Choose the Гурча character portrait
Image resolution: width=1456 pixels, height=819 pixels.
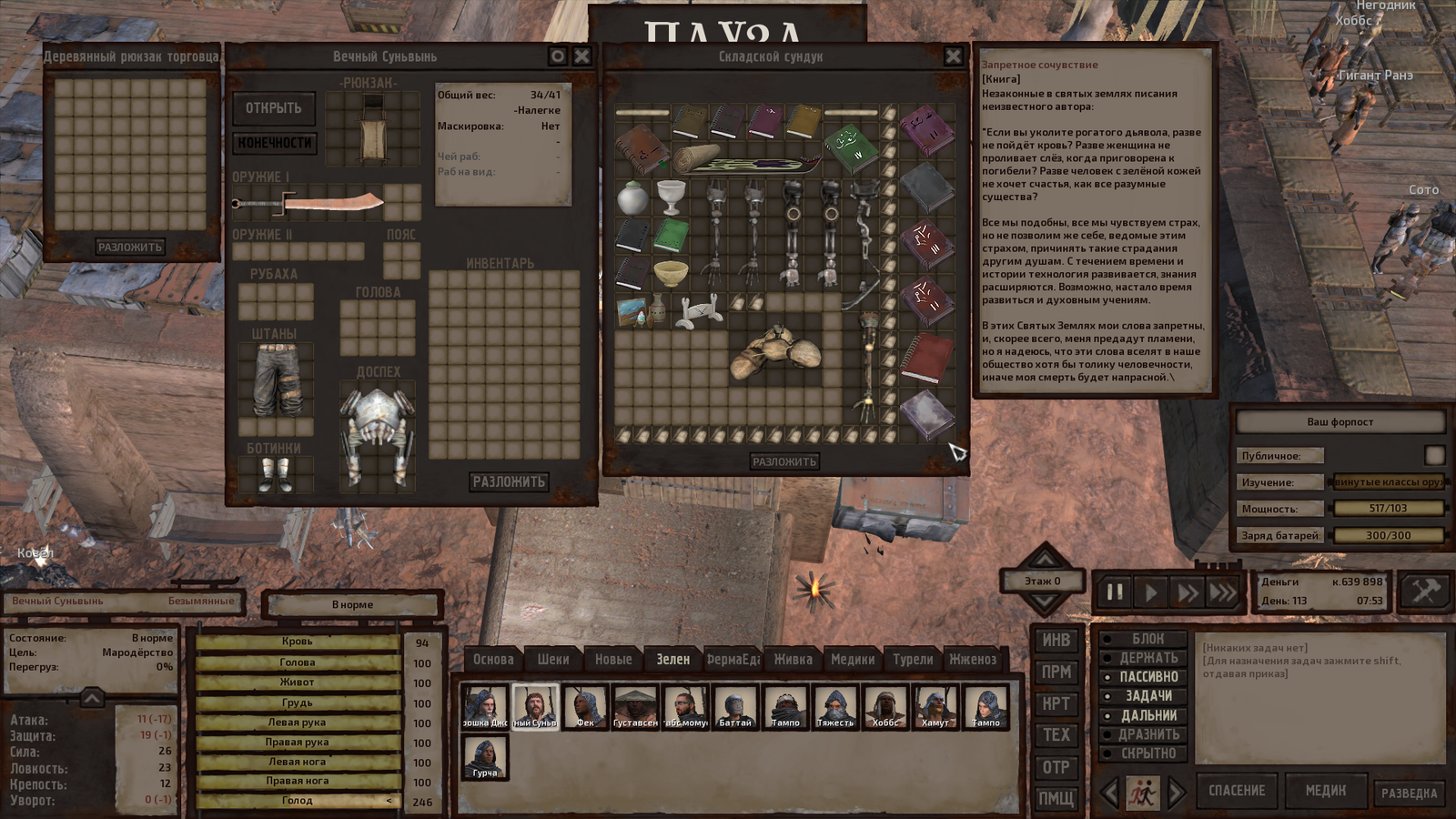tap(485, 757)
